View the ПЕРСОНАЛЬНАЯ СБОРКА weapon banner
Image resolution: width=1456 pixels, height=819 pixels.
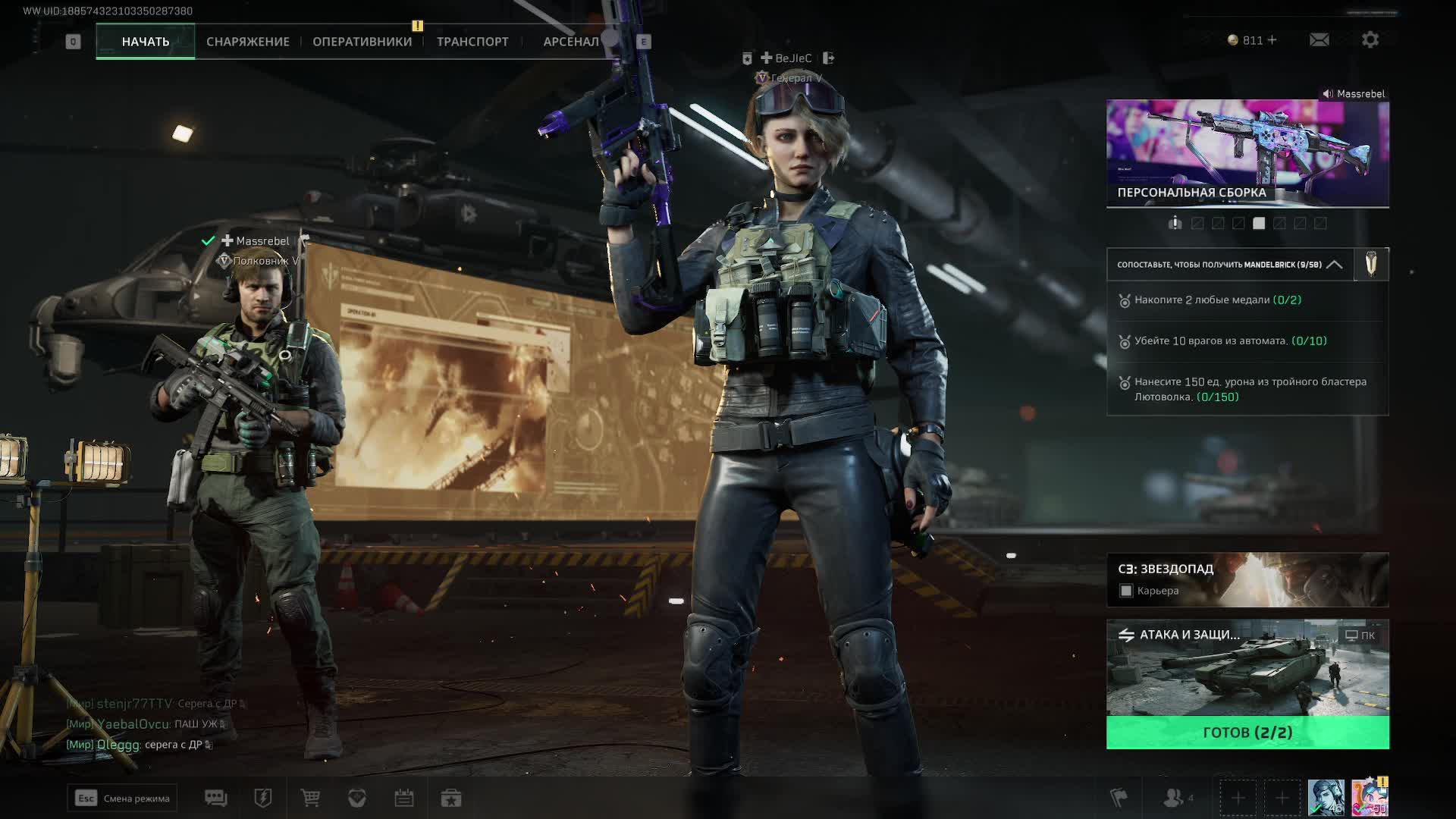(1247, 153)
